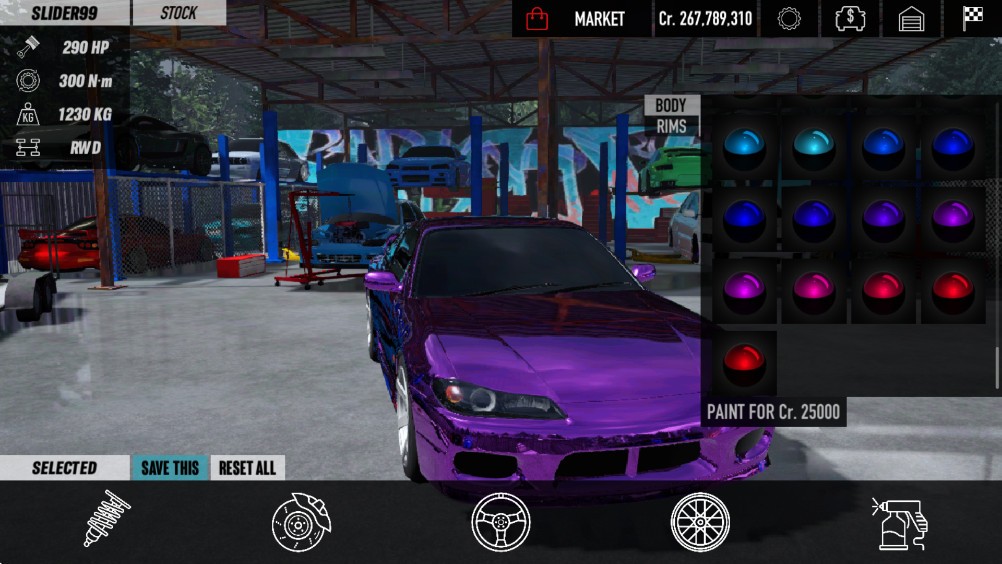Open the paint spray bottle category
Image resolution: width=1002 pixels, height=564 pixels.
point(899,522)
